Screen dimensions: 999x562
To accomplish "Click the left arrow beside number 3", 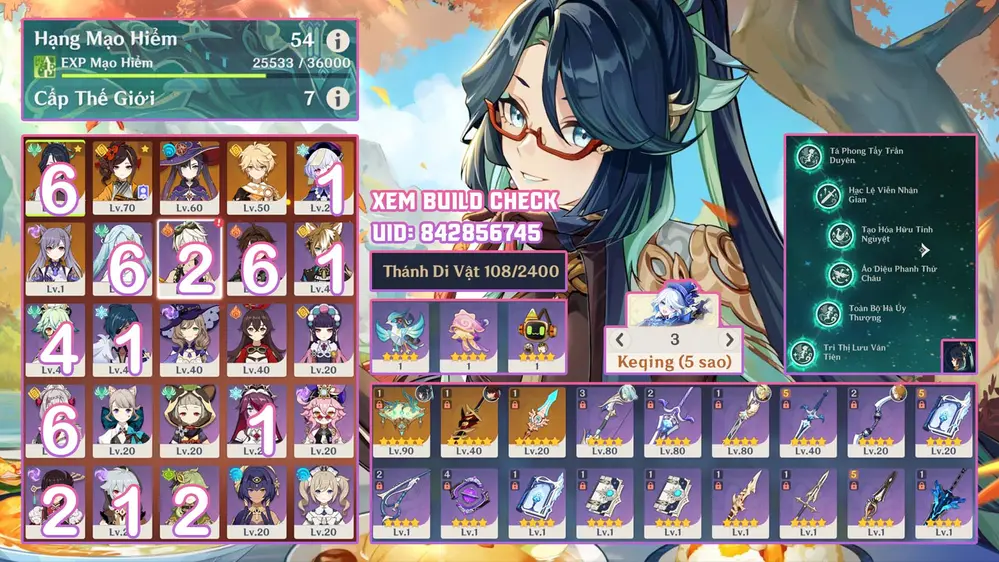I will tap(620, 340).
